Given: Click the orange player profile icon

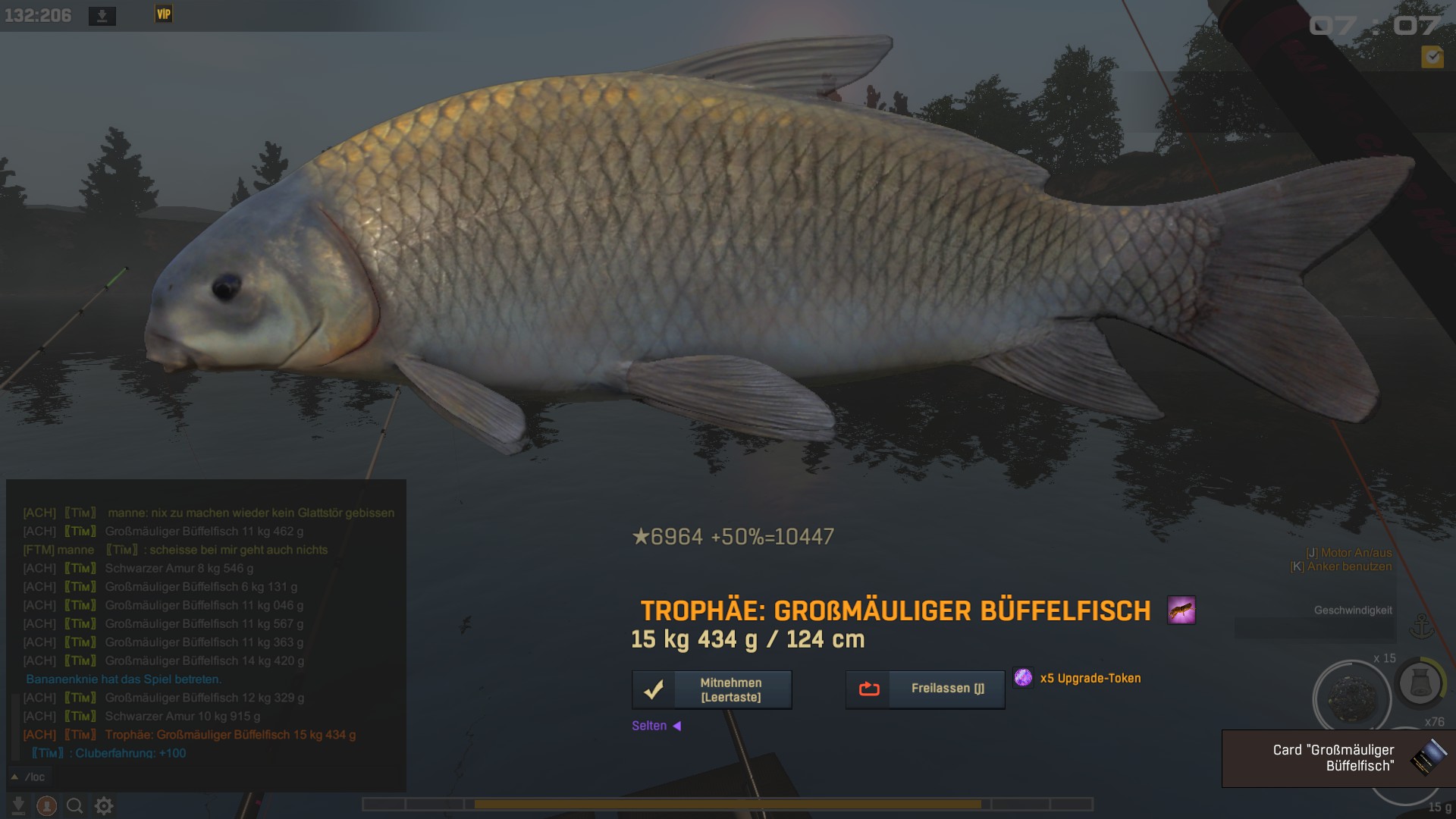Looking at the screenshot, I should [x=46, y=805].
